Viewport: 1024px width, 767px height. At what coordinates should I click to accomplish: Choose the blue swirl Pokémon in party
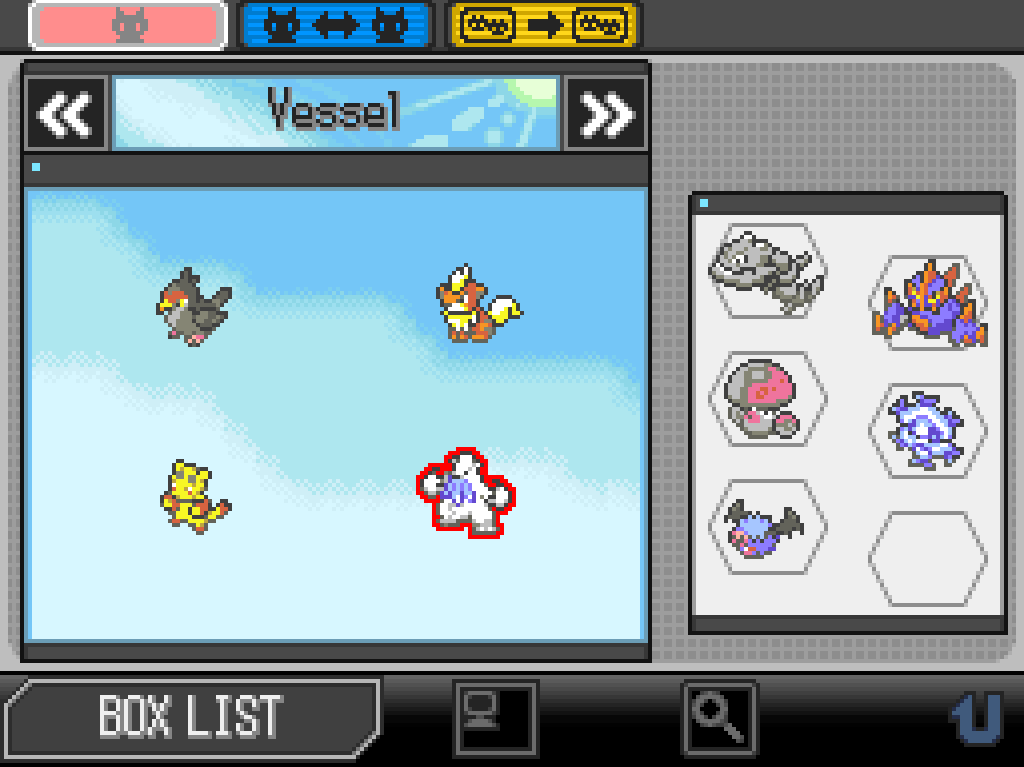tap(926, 430)
